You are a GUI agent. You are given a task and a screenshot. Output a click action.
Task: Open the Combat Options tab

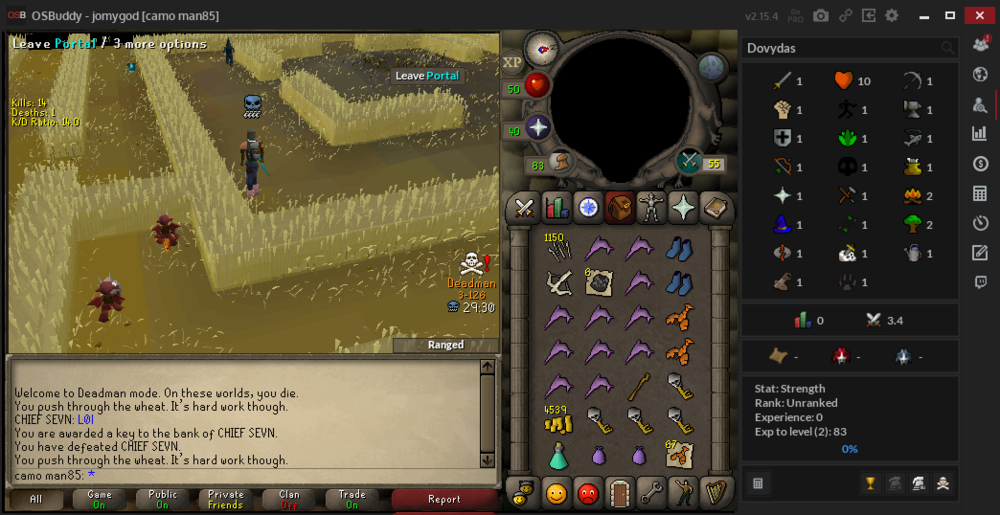pyautogui.click(x=523, y=207)
